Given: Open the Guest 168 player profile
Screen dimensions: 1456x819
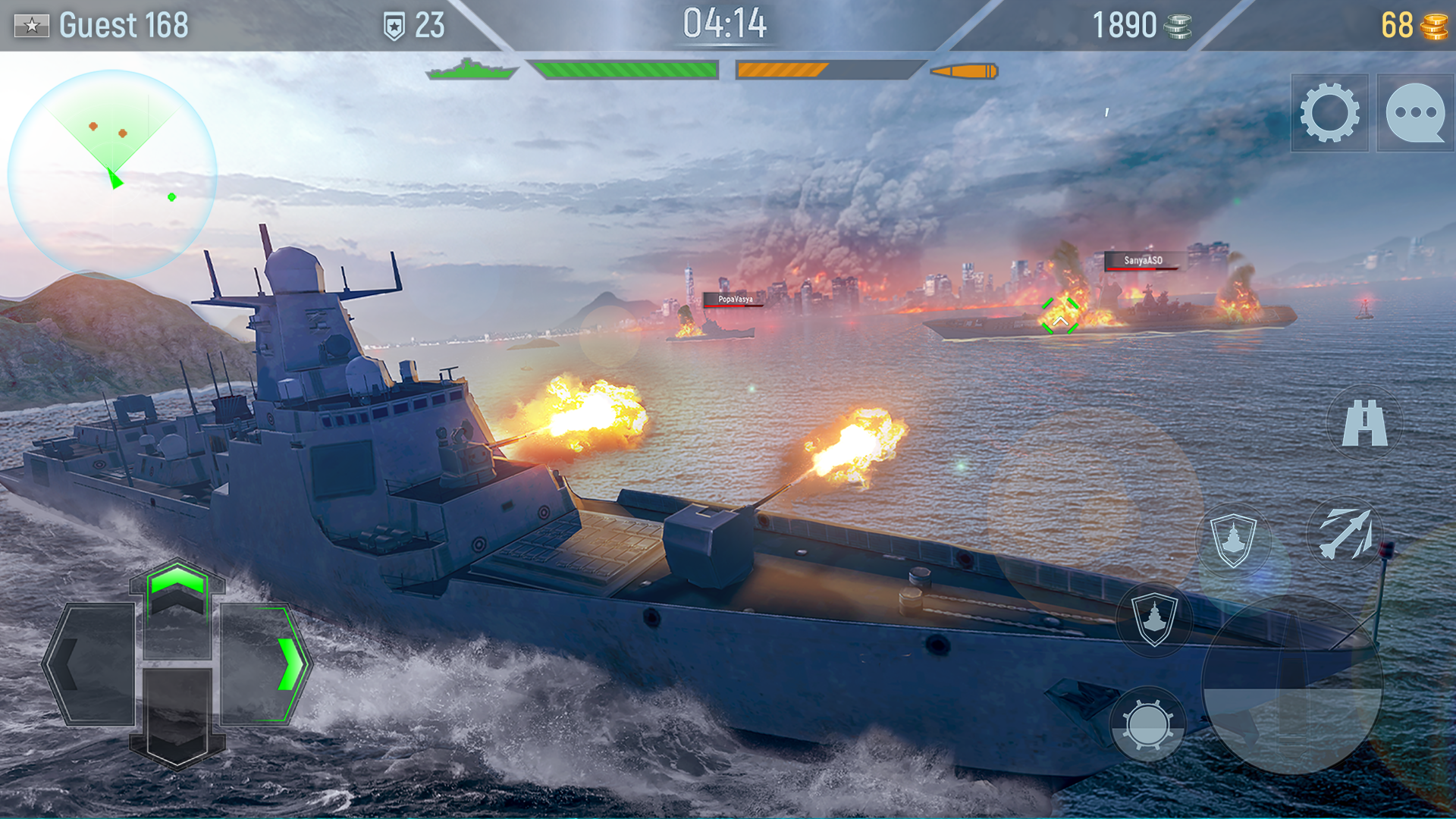Looking at the screenshot, I should [x=121, y=25].
